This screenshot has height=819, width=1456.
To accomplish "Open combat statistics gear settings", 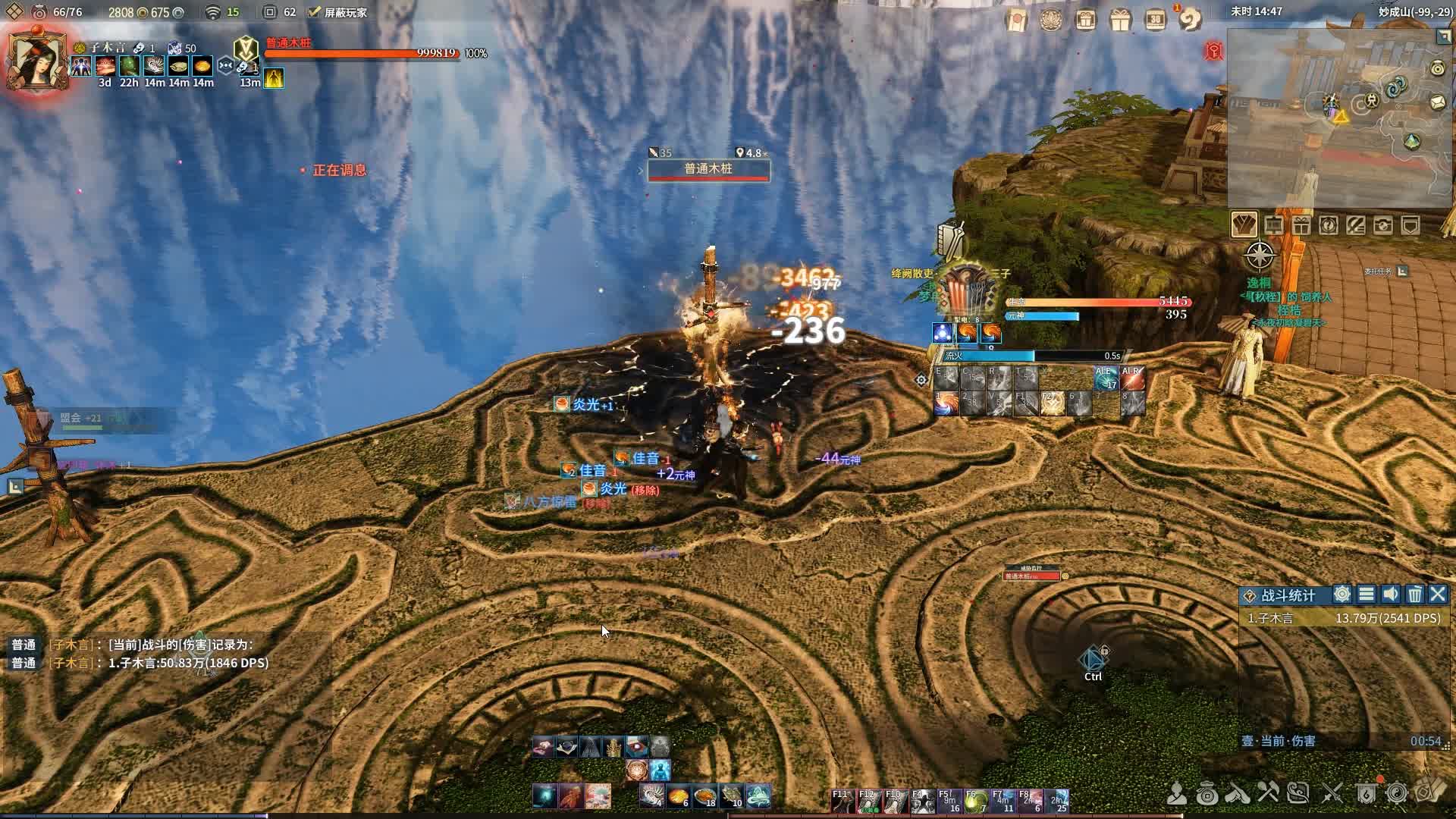I will click(x=1342, y=595).
